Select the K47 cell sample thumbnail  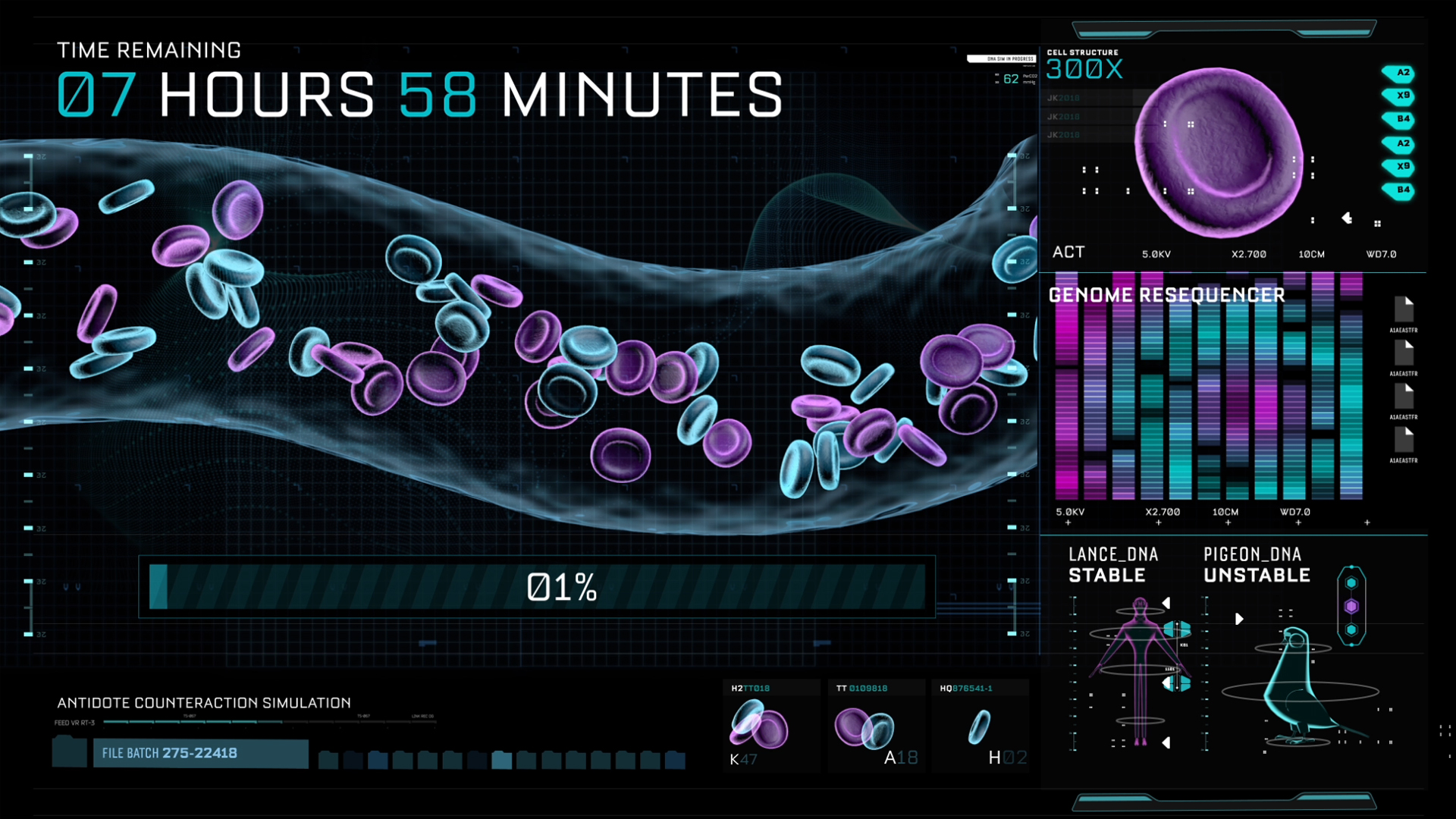tap(770, 726)
